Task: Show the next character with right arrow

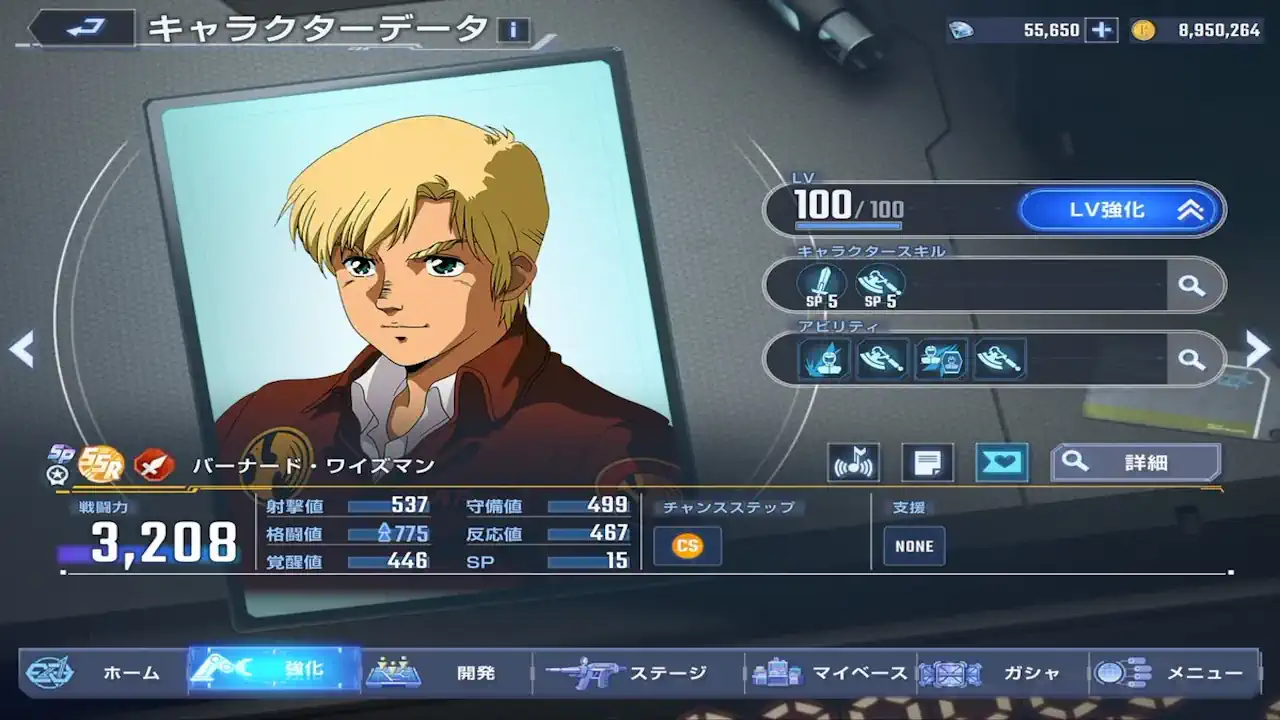Action: pos(1257,348)
